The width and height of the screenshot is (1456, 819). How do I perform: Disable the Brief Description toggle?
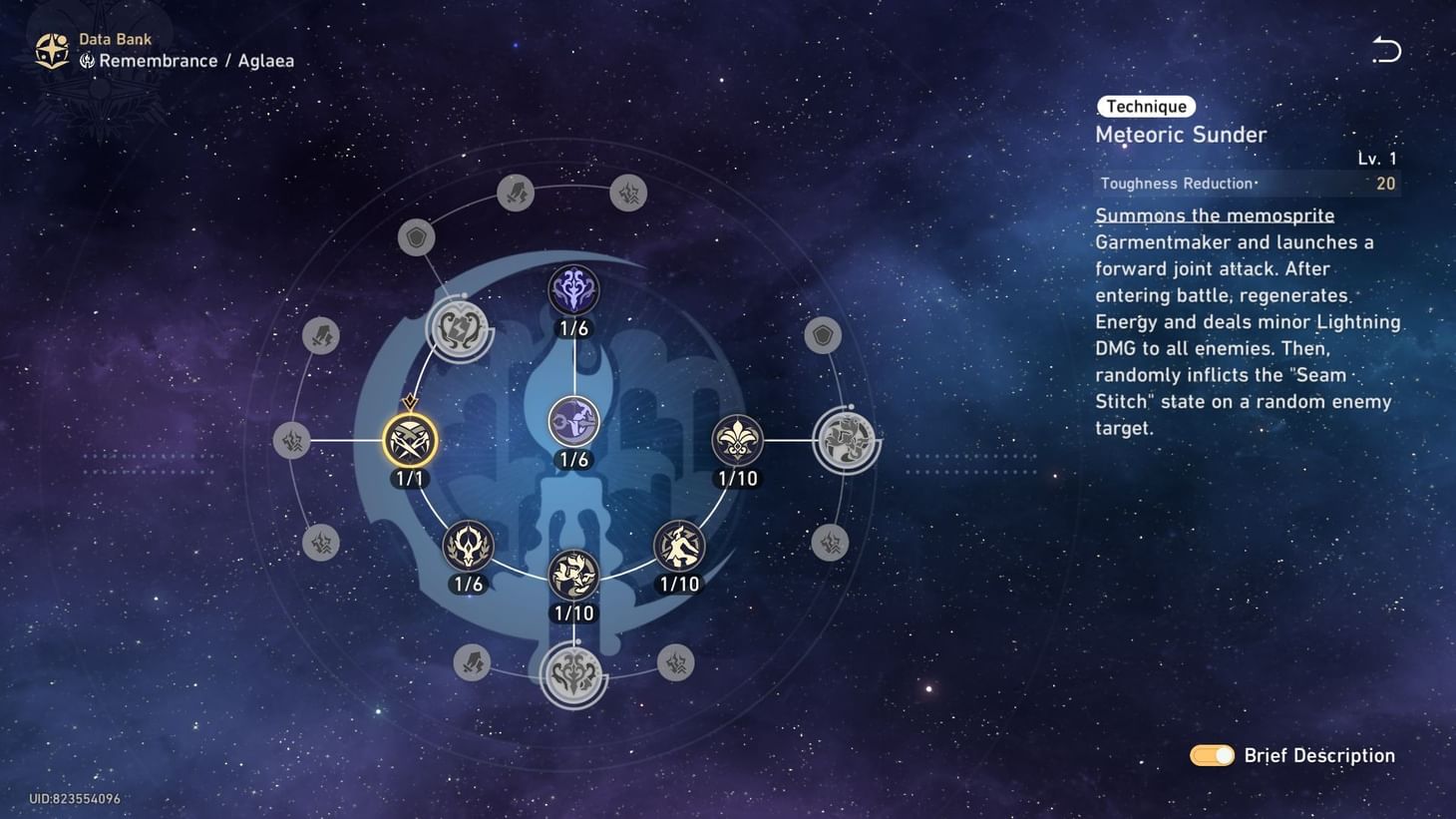click(x=1211, y=755)
